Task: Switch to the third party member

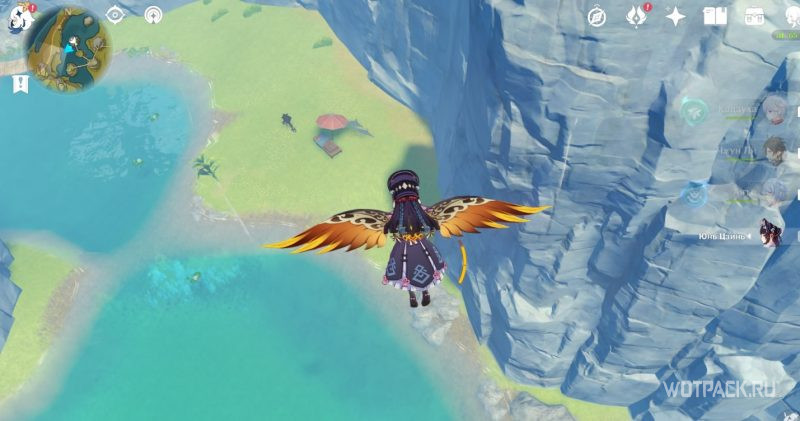Action: 773,191
